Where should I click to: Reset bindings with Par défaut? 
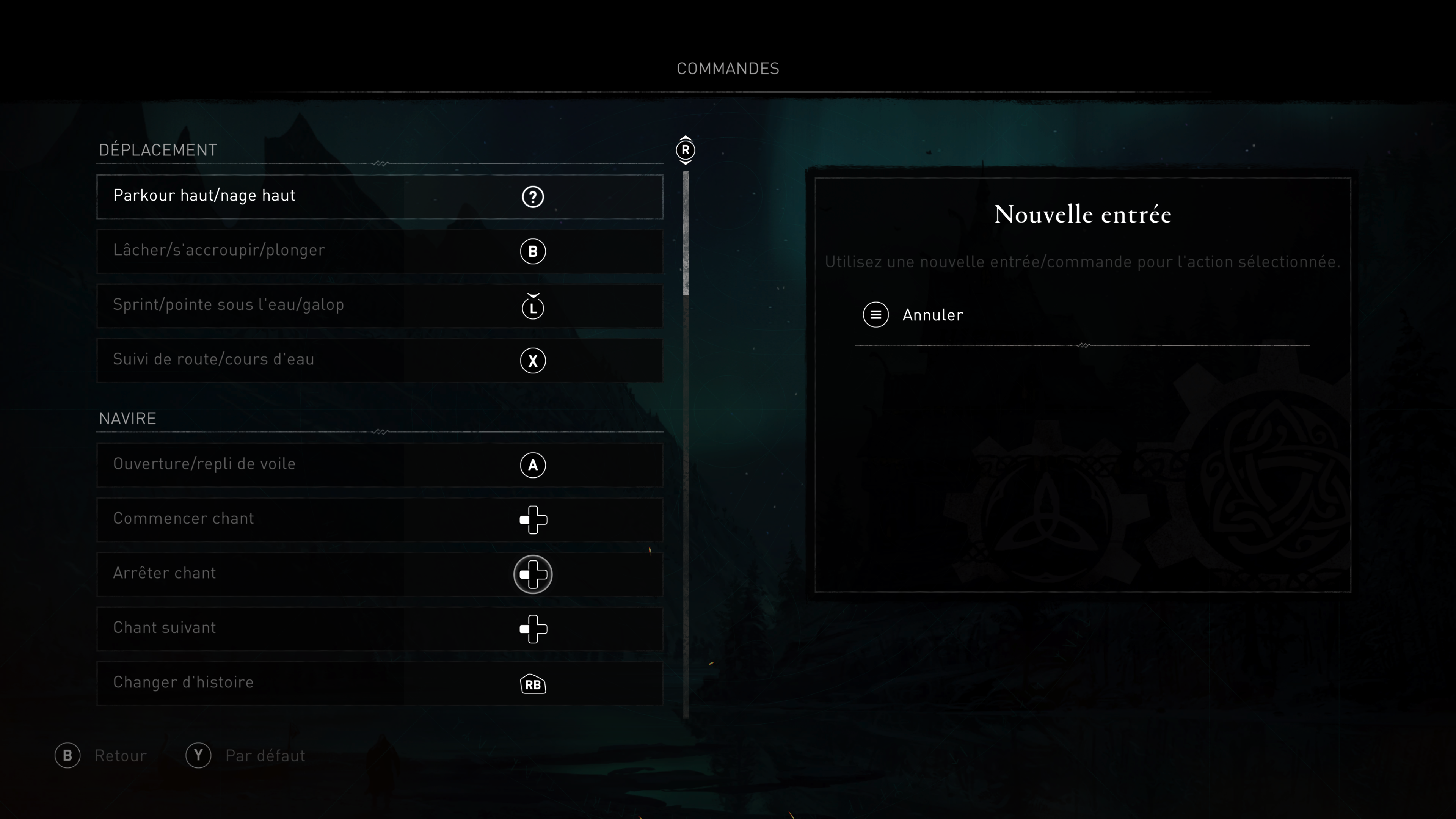coord(246,756)
